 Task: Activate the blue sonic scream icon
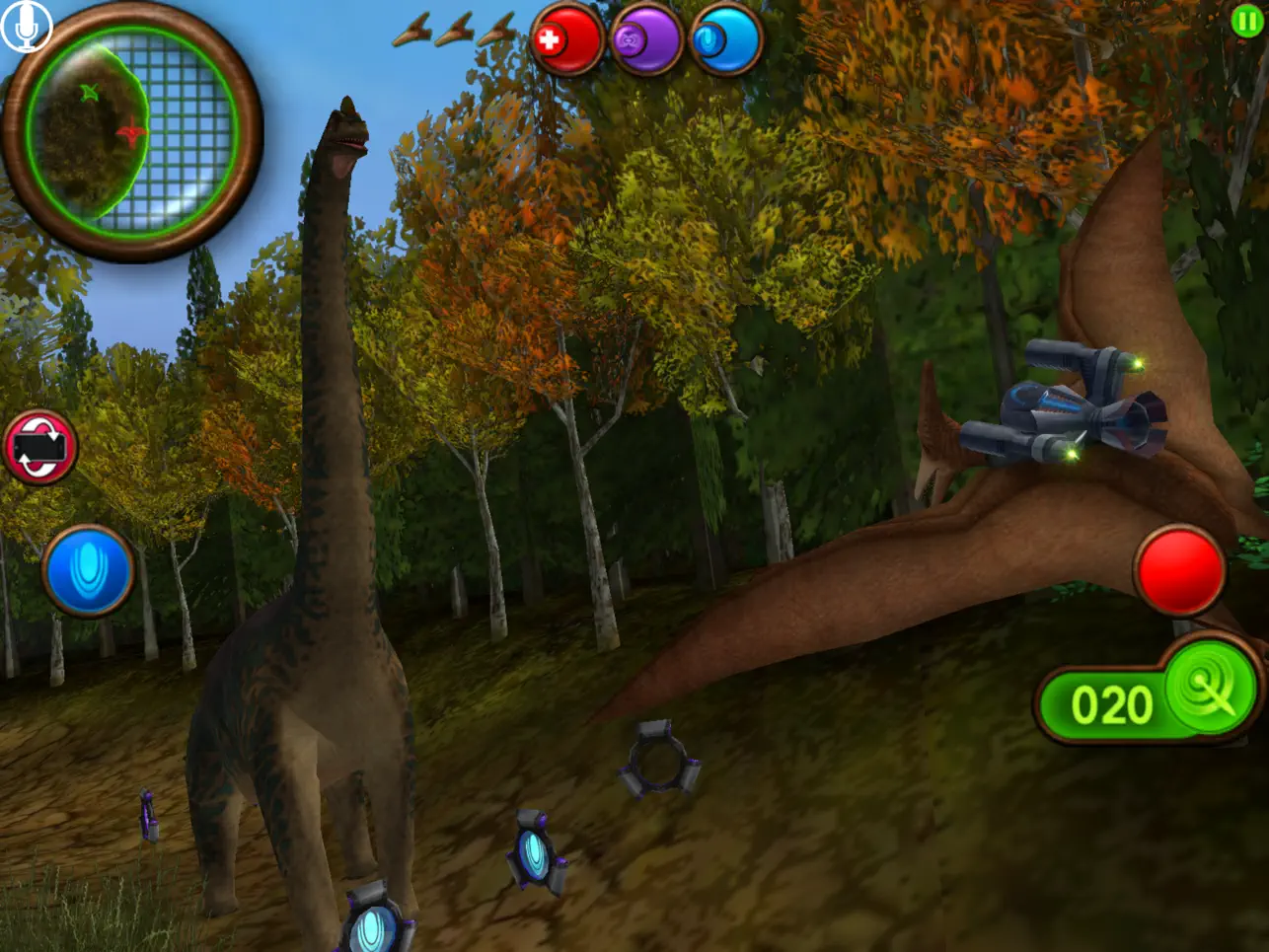point(89,566)
